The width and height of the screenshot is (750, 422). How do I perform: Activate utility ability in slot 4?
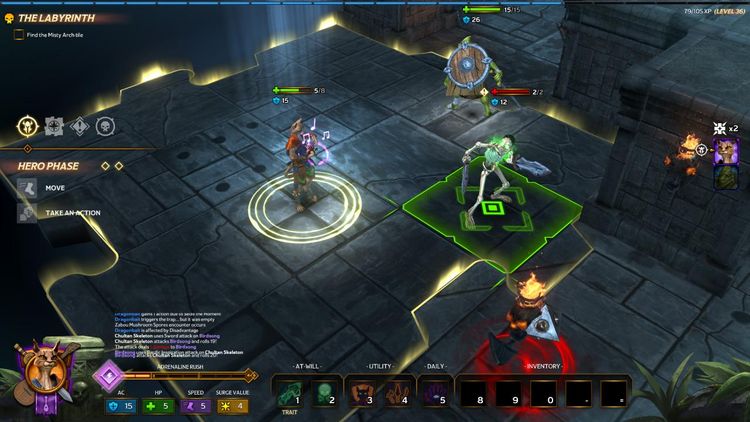[395, 391]
